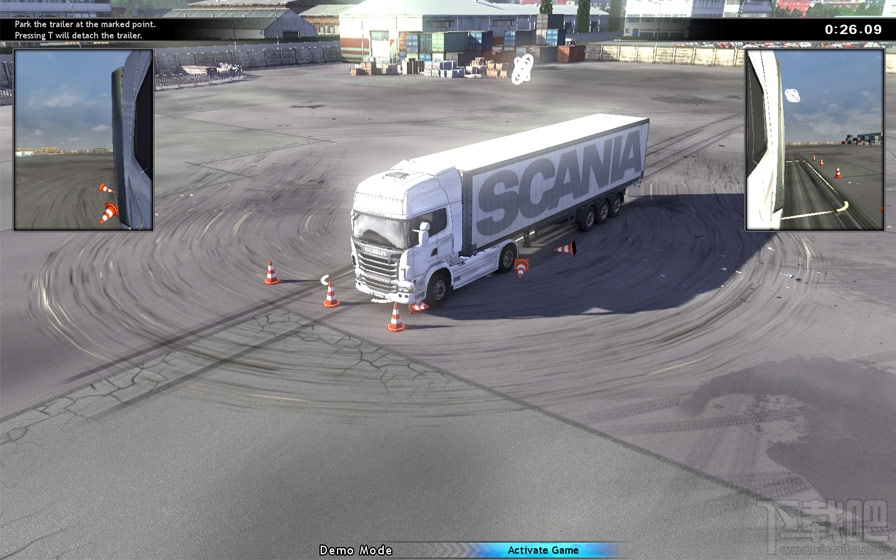
Task: Click the Activate Game button
Action: [x=543, y=550]
